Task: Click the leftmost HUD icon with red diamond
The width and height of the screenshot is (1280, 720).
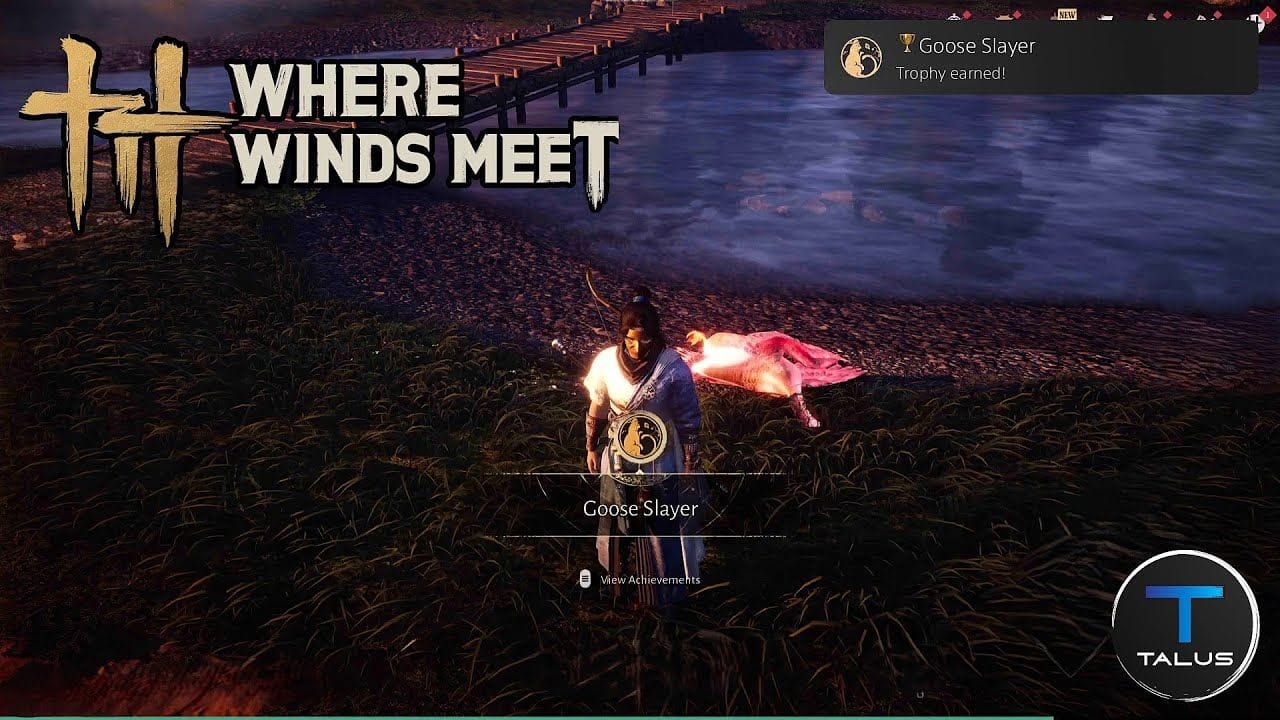Action: point(955,15)
